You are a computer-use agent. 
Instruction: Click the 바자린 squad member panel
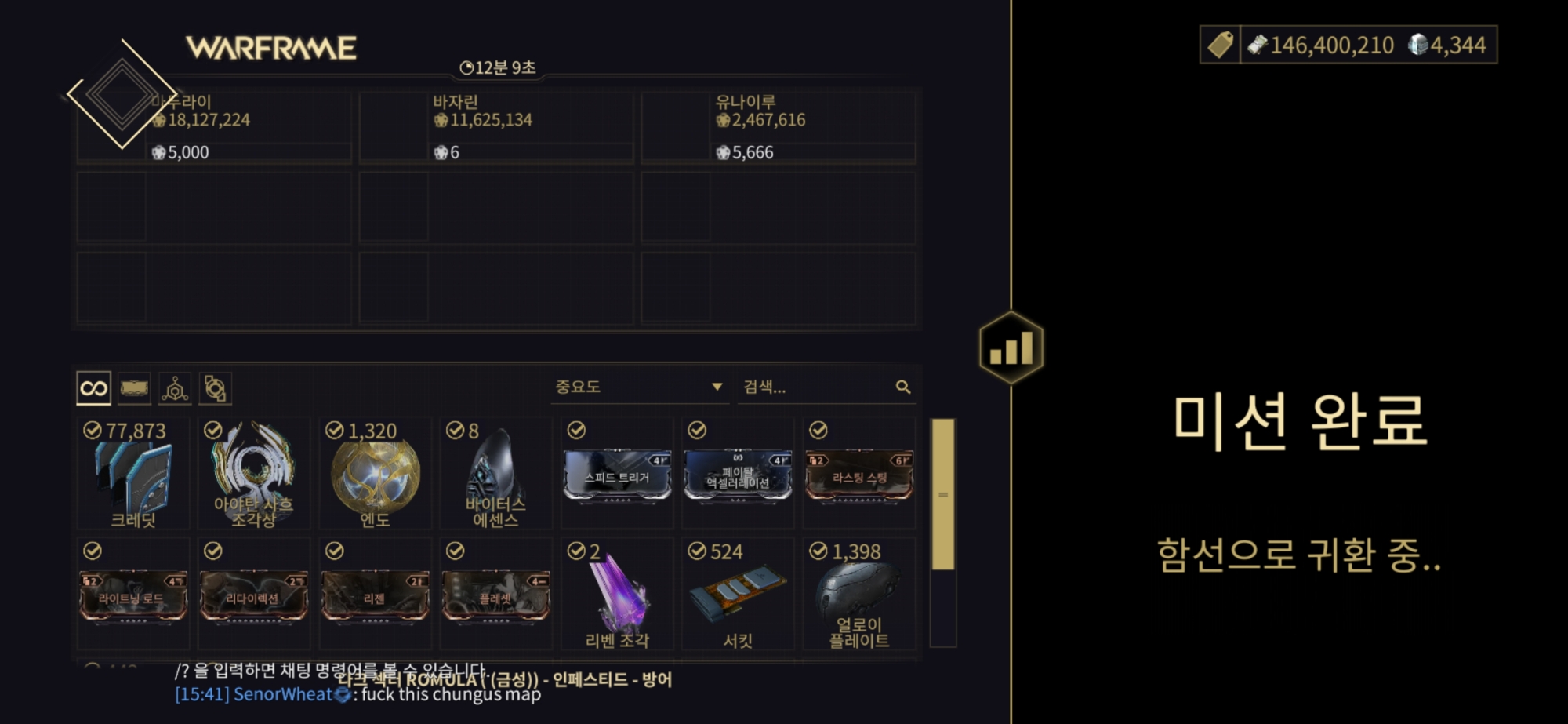click(496, 126)
